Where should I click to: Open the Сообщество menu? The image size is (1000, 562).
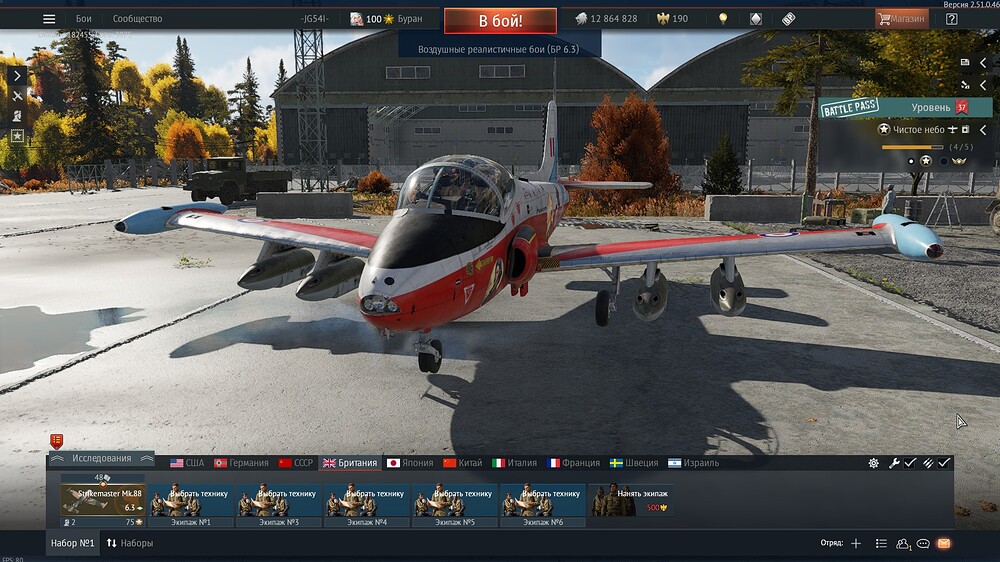(137, 19)
